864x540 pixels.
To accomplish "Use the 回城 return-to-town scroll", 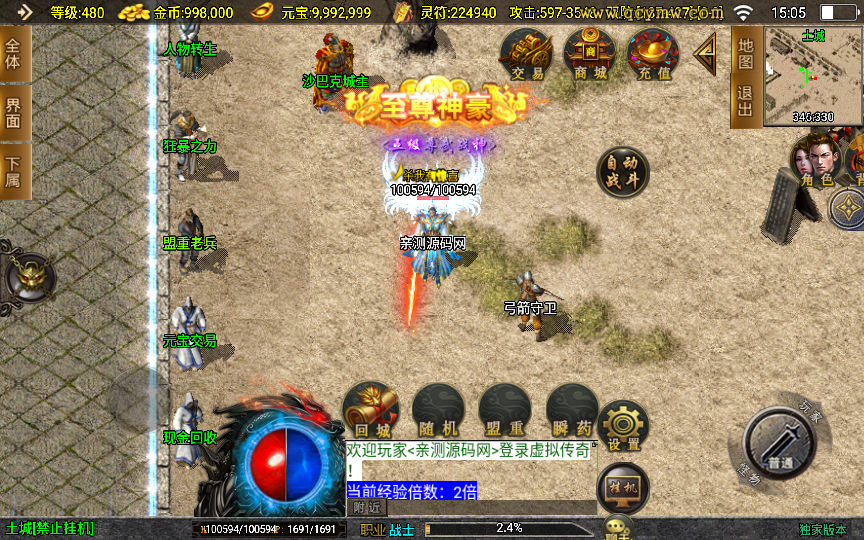I will (371, 409).
